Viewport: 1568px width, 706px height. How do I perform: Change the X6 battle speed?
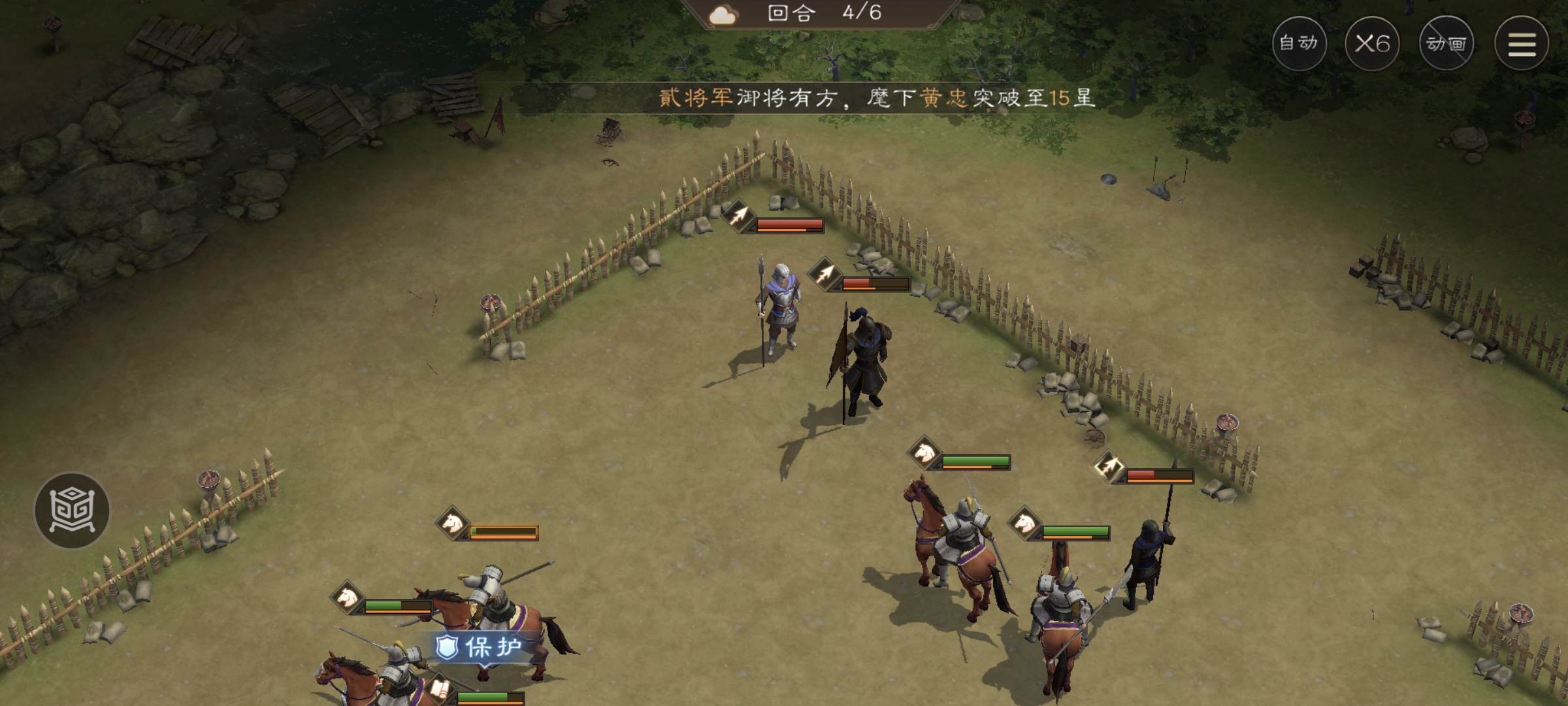pyautogui.click(x=1372, y=43)
